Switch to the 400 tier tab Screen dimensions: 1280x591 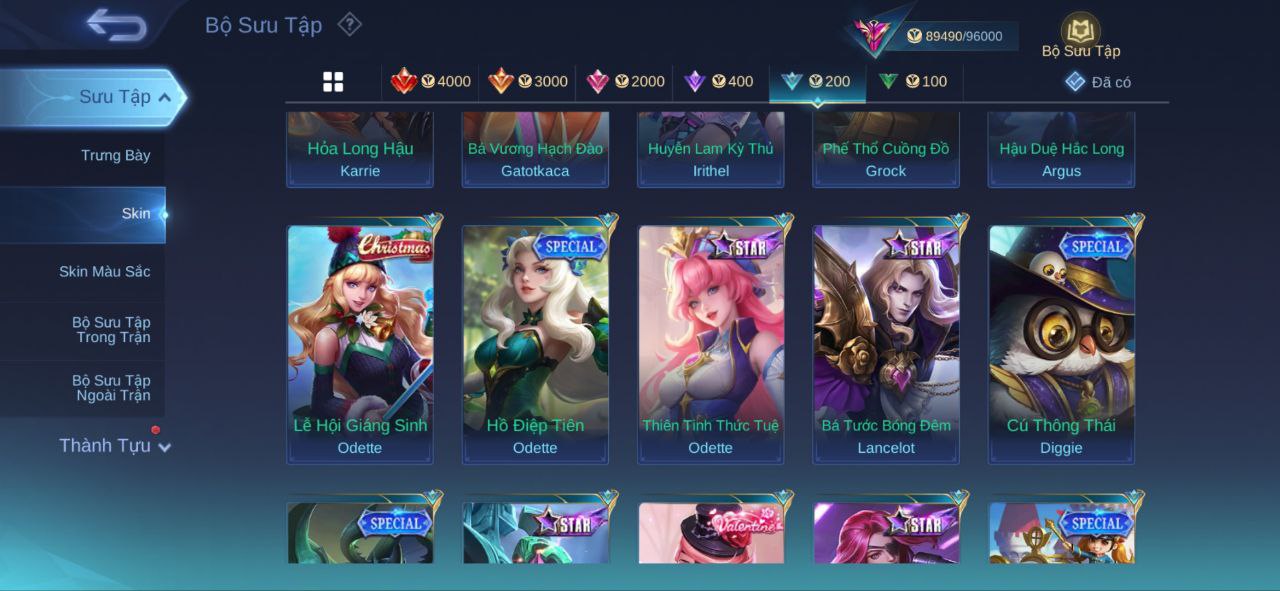719,82
